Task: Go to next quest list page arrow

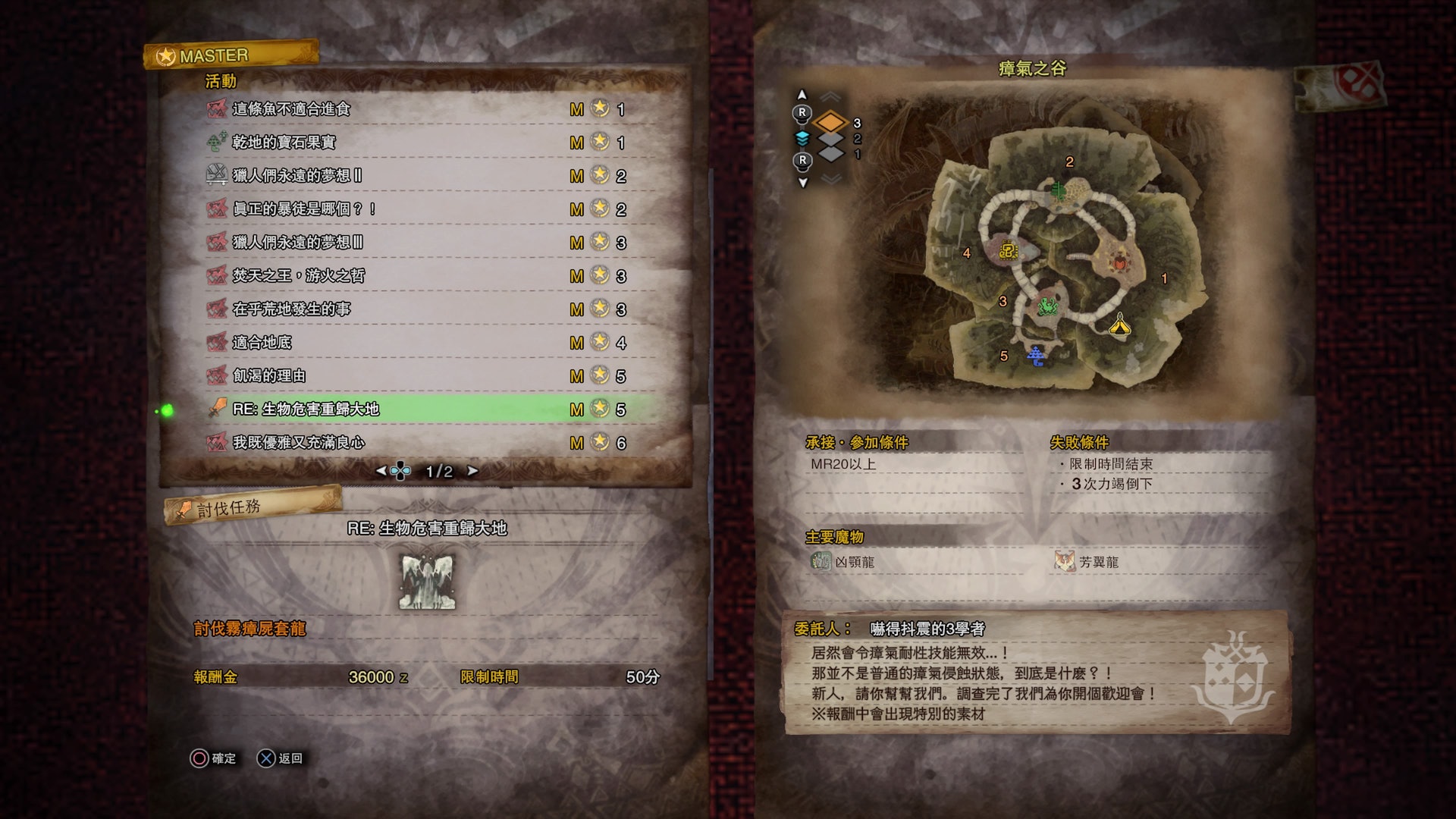Action: pos(472,471)
